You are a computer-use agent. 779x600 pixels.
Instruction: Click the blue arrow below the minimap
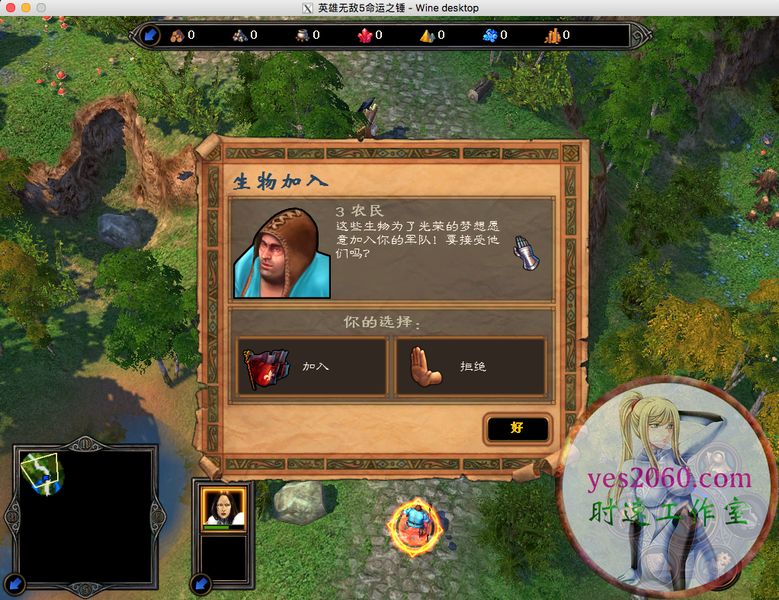tap(14, 580)
